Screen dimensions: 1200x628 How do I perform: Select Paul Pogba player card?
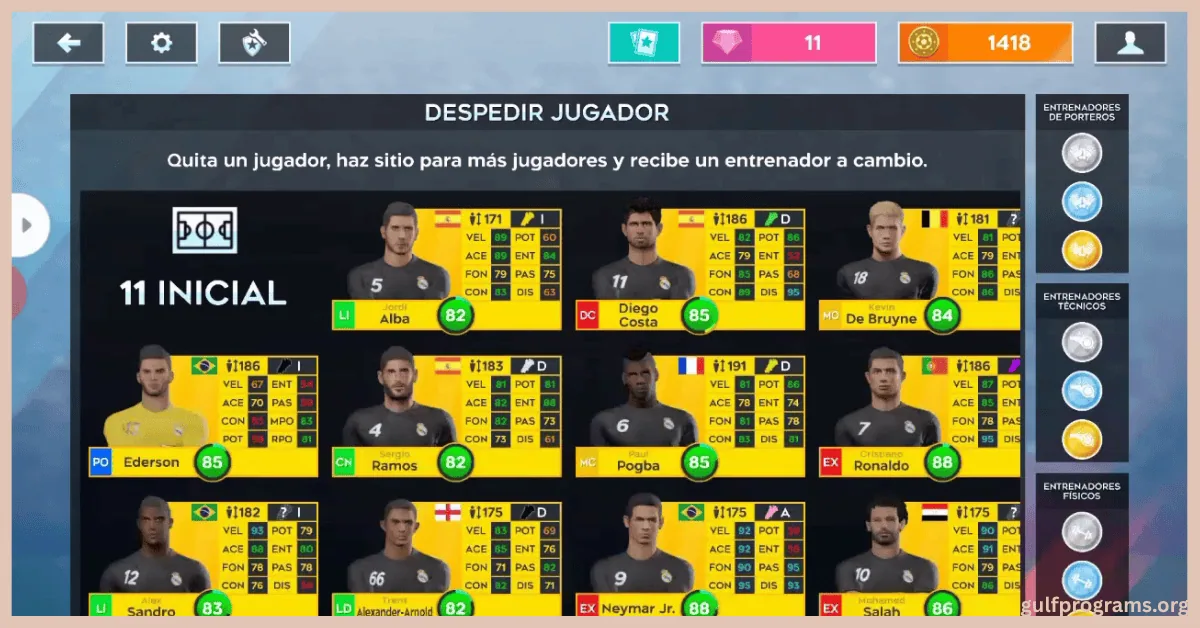click(x=690, y=414)
